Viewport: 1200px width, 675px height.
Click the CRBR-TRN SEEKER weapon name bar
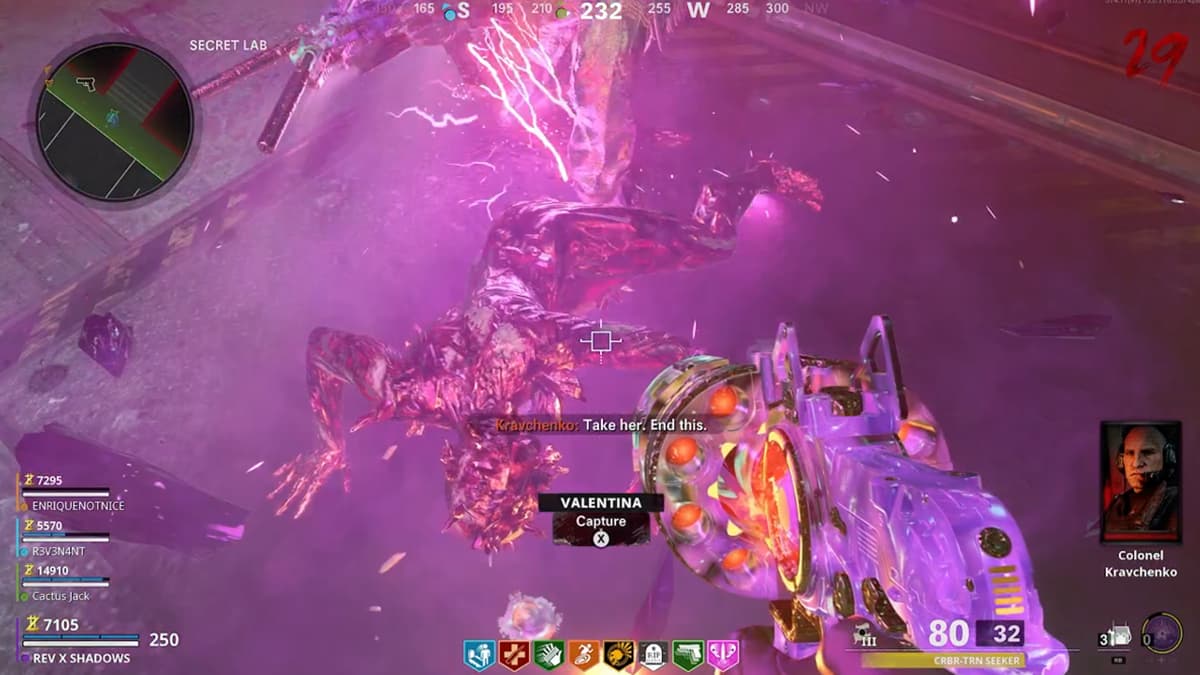942,660
